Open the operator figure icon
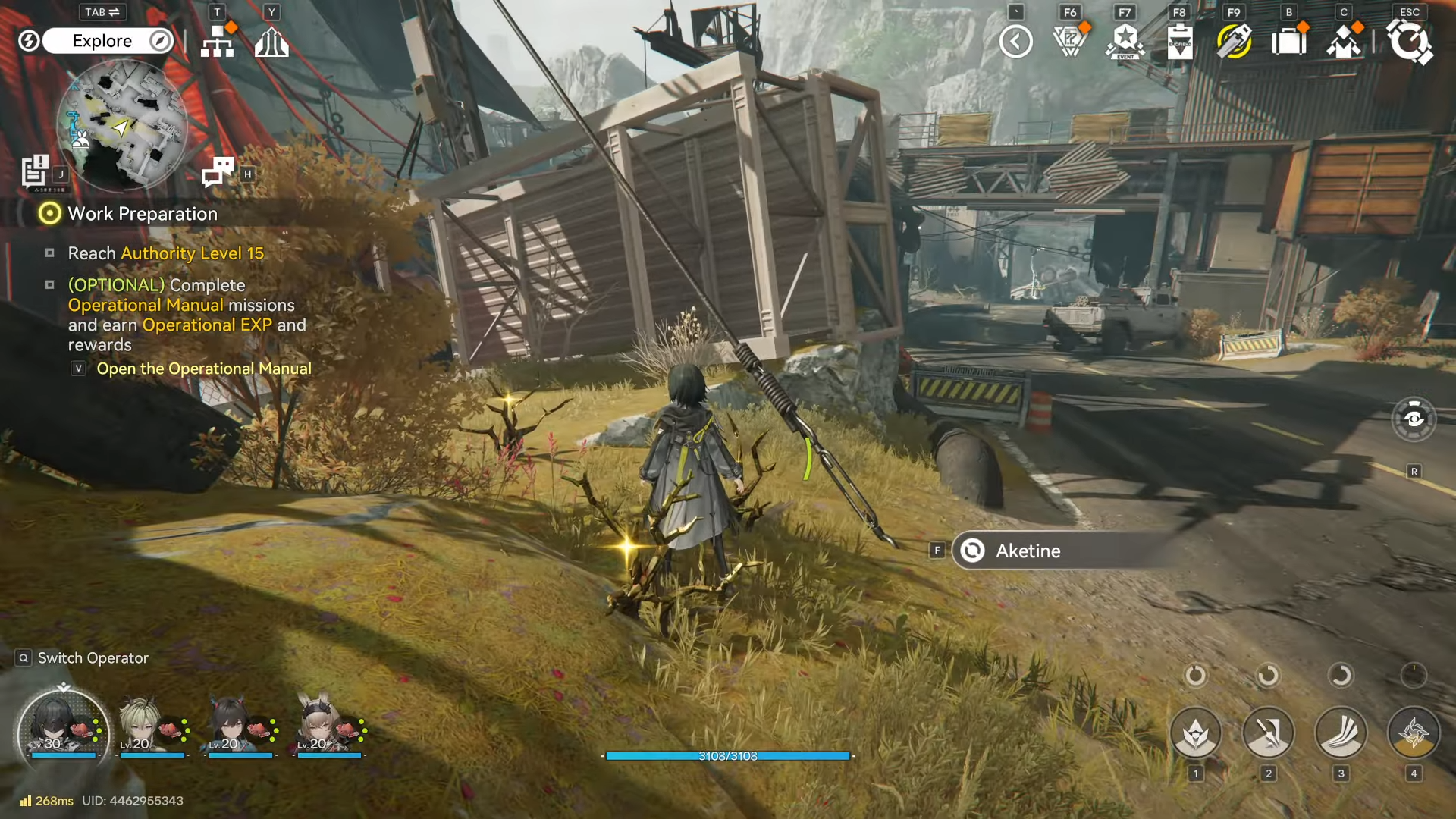This screenshot has height=819, width=1456. tap(1343, 42)
